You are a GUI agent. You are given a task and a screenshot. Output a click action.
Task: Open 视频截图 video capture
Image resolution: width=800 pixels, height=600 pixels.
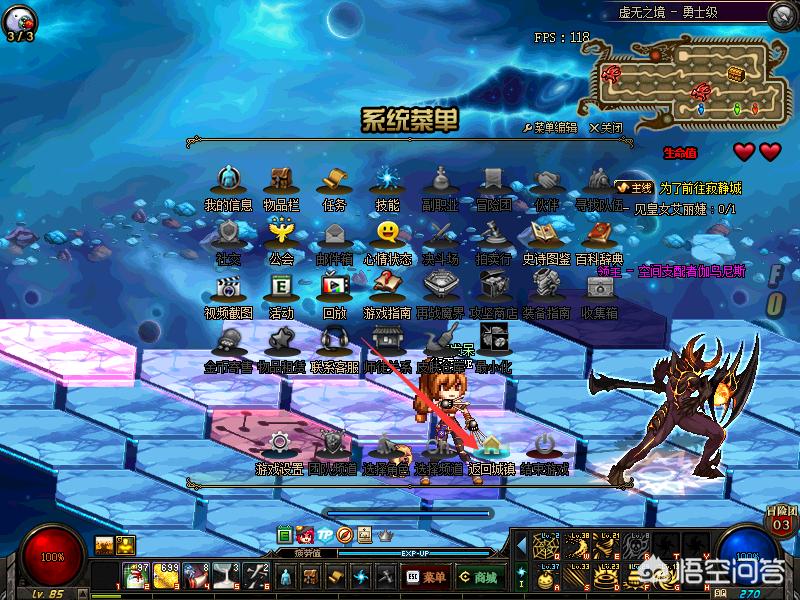pyautogui.click(x=229, y=288)
